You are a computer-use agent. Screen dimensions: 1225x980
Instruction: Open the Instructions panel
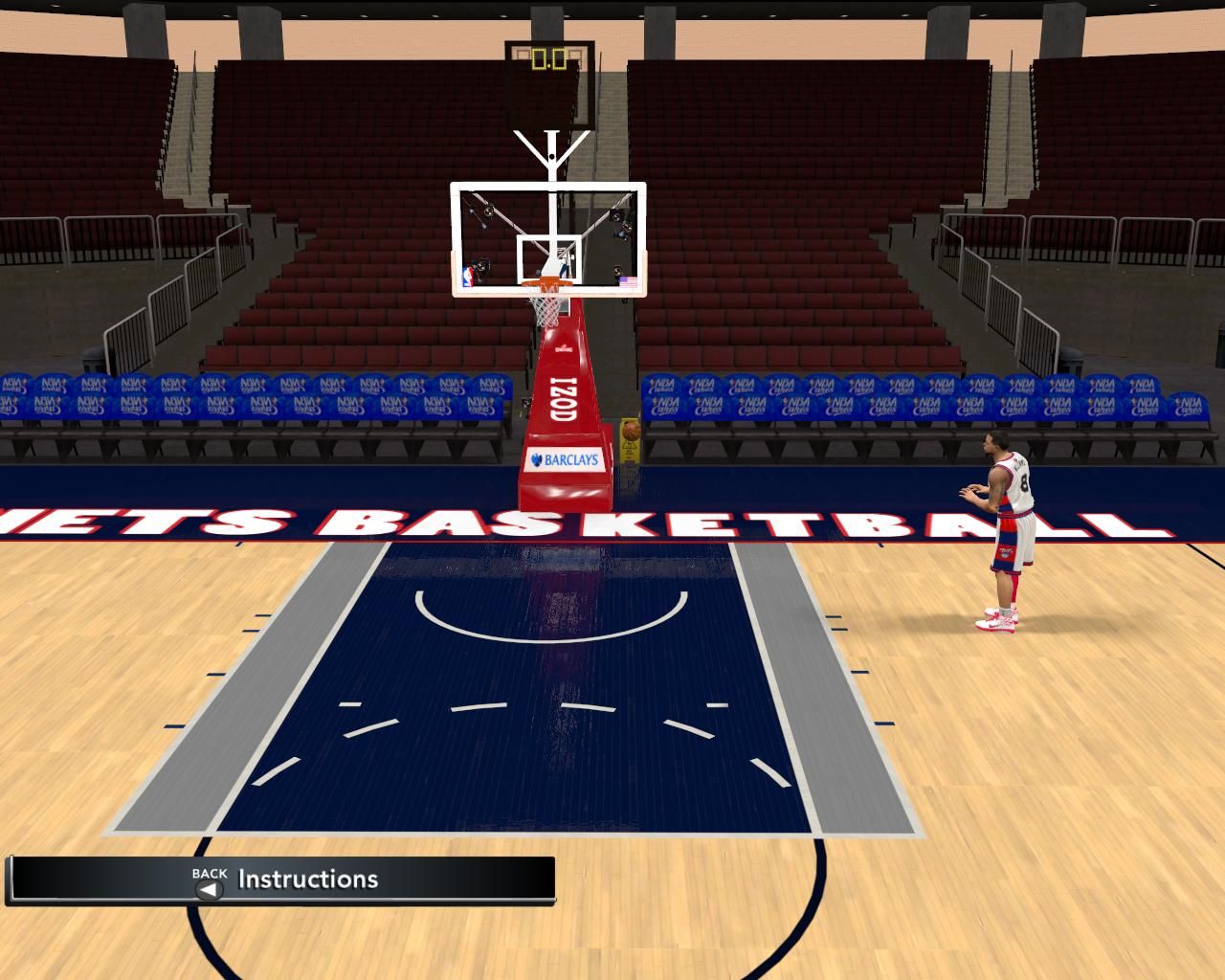coord(308,880)
